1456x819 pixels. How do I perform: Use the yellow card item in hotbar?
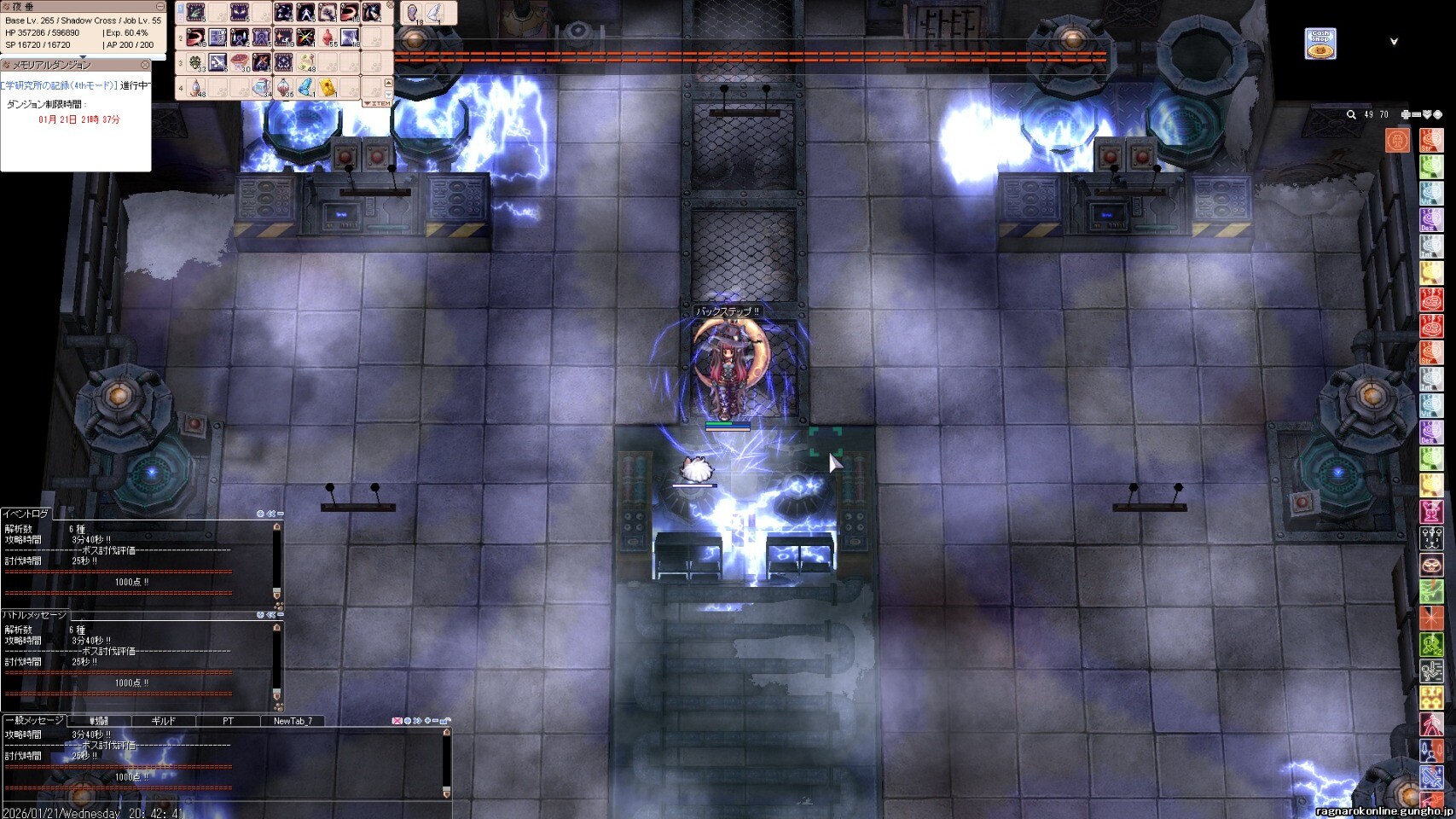pos(328,87)
